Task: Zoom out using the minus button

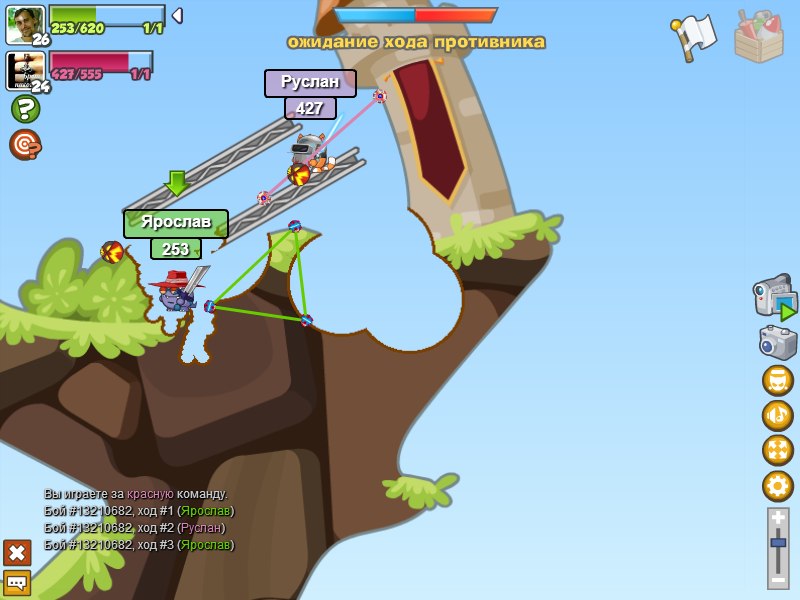Action: [x=778, y=579]
